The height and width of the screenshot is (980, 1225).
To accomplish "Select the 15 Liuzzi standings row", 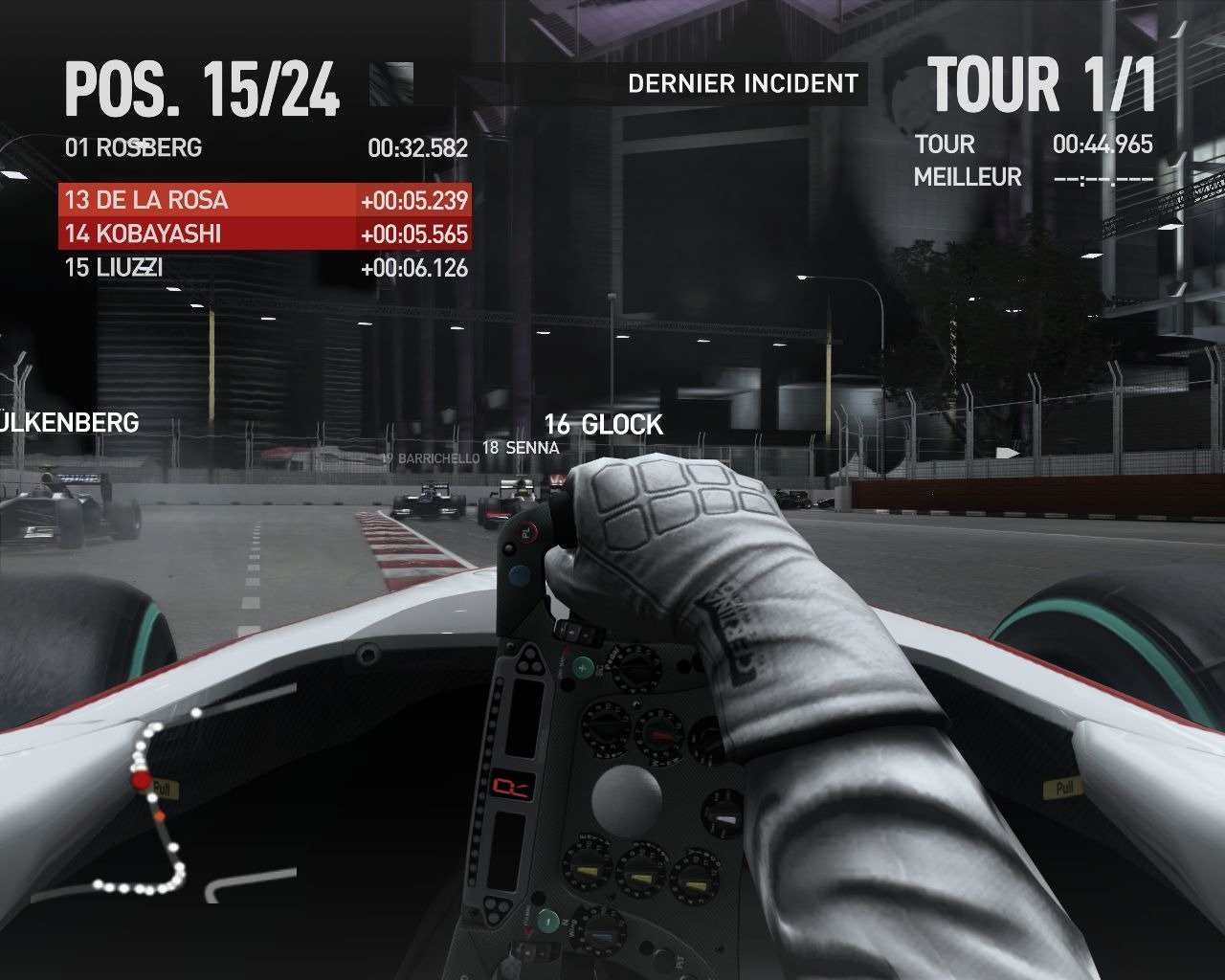I will click(265, 268).
